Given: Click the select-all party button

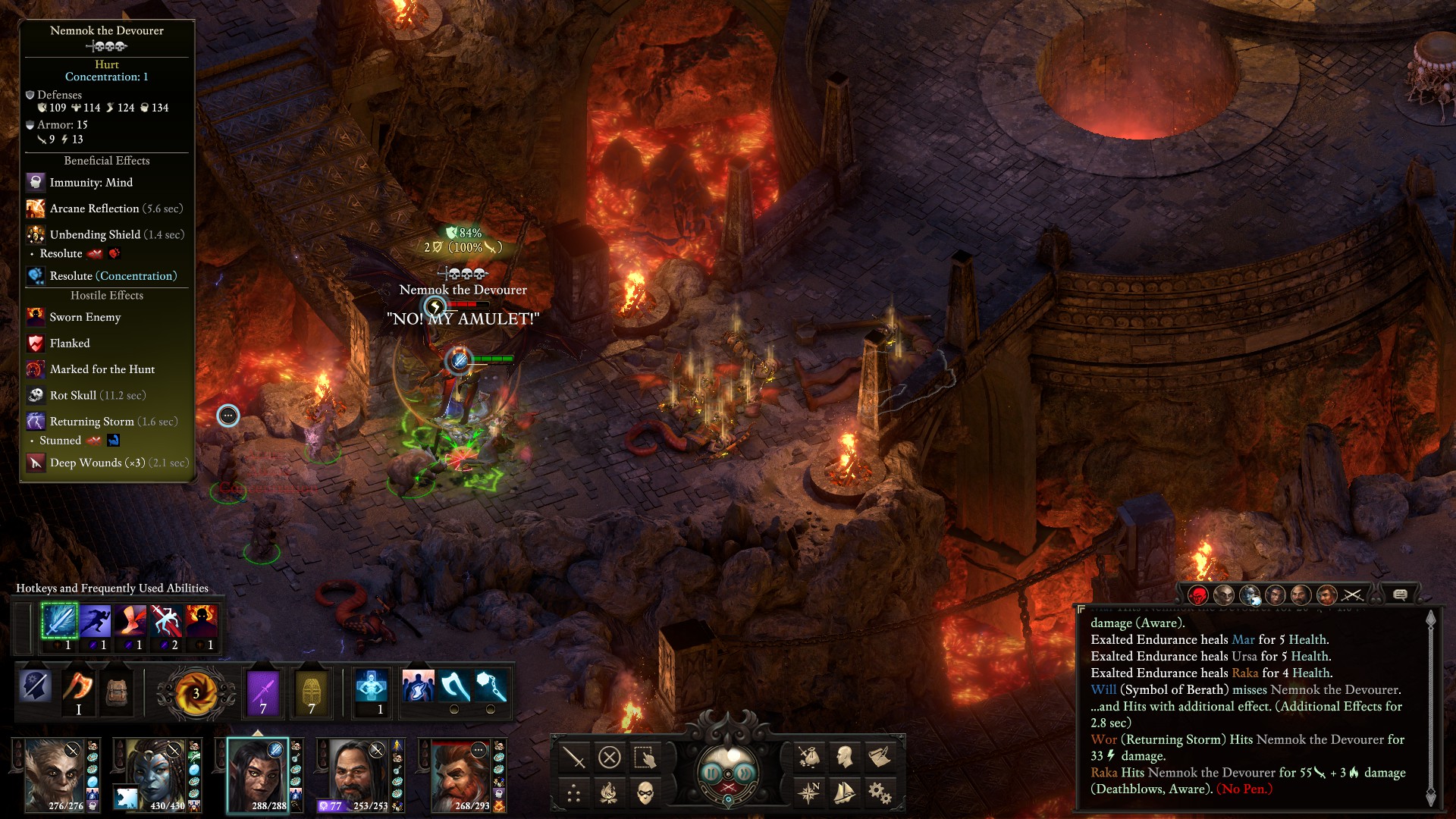Looking at the screenshot, I should point(645,757).
